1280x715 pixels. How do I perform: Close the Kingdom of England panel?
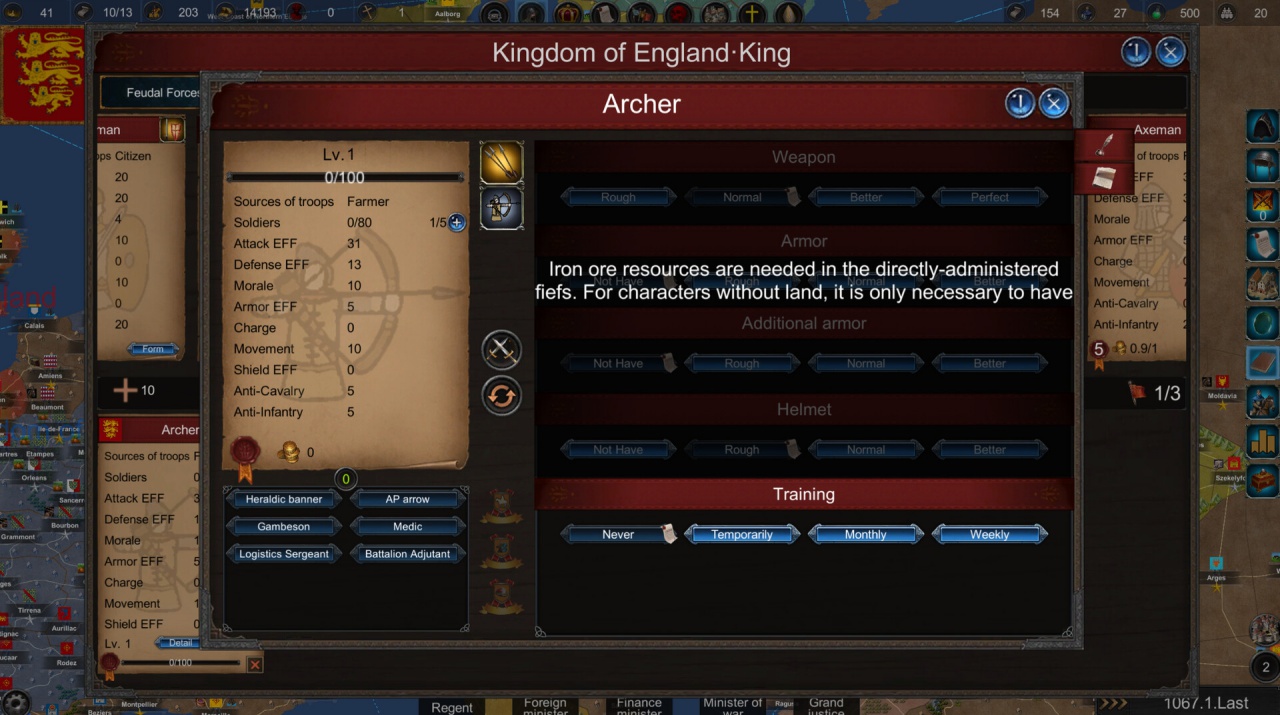click(1169, 52)
